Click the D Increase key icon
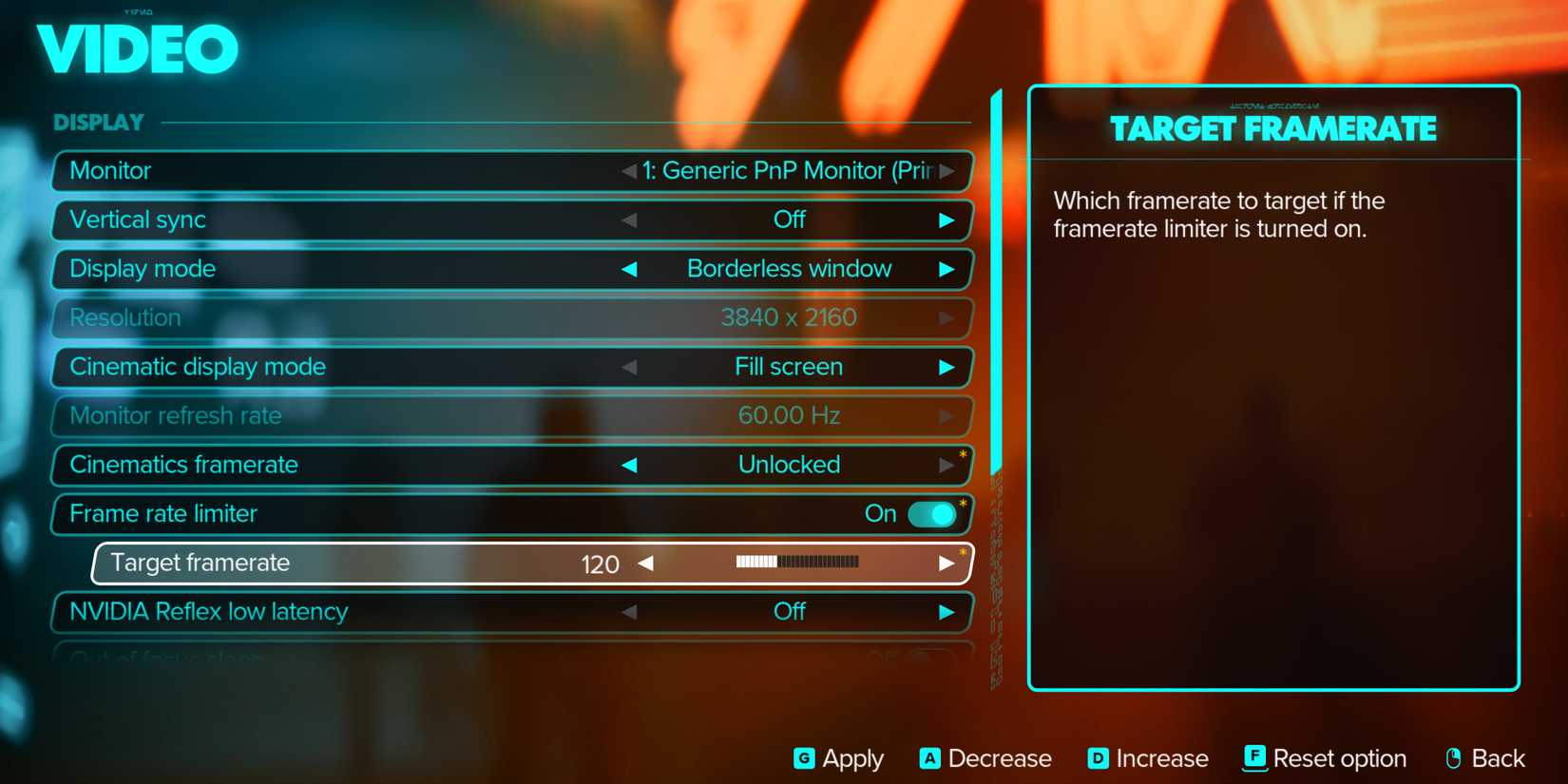This screenshot has height=784, width=1568. [x=1097, y=758]
